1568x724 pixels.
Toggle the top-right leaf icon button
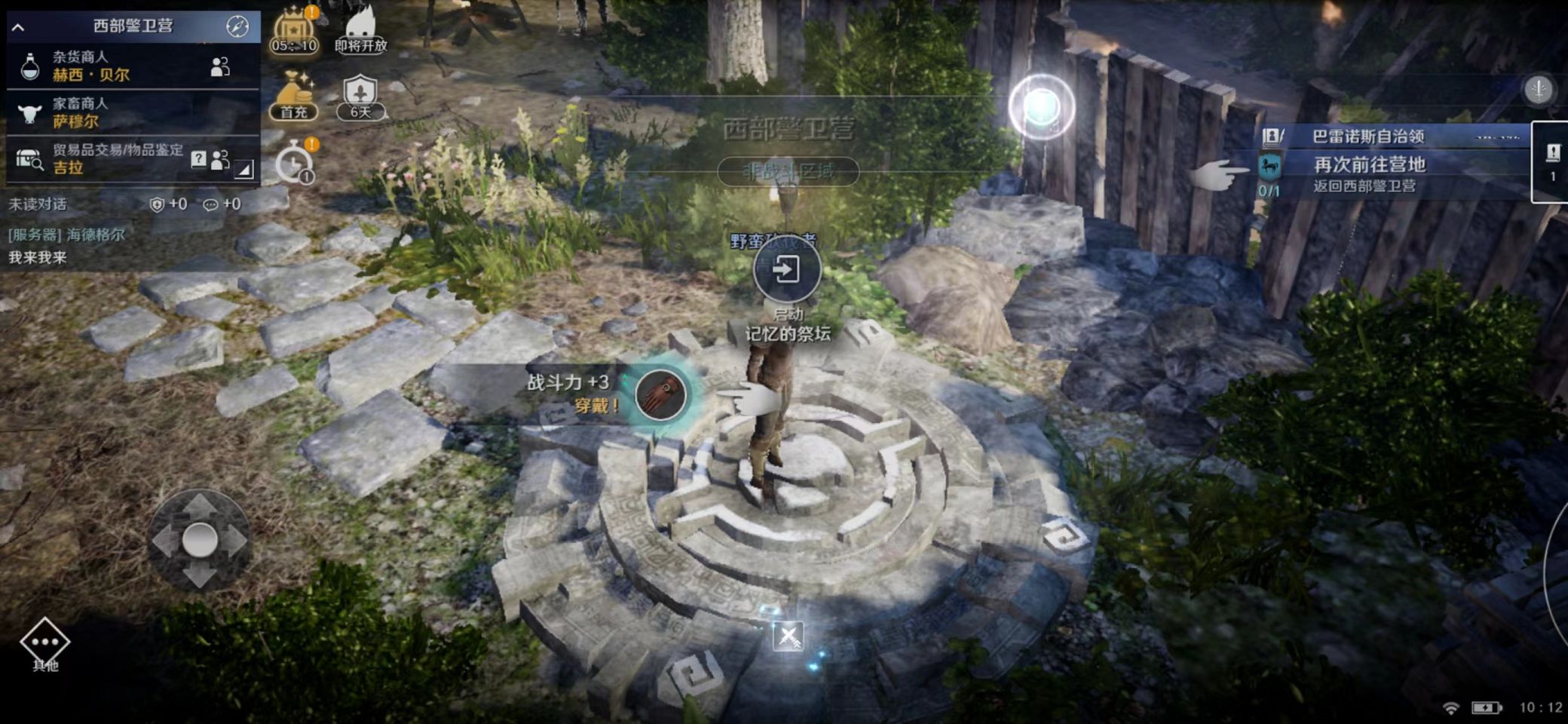pos(1539,90)
